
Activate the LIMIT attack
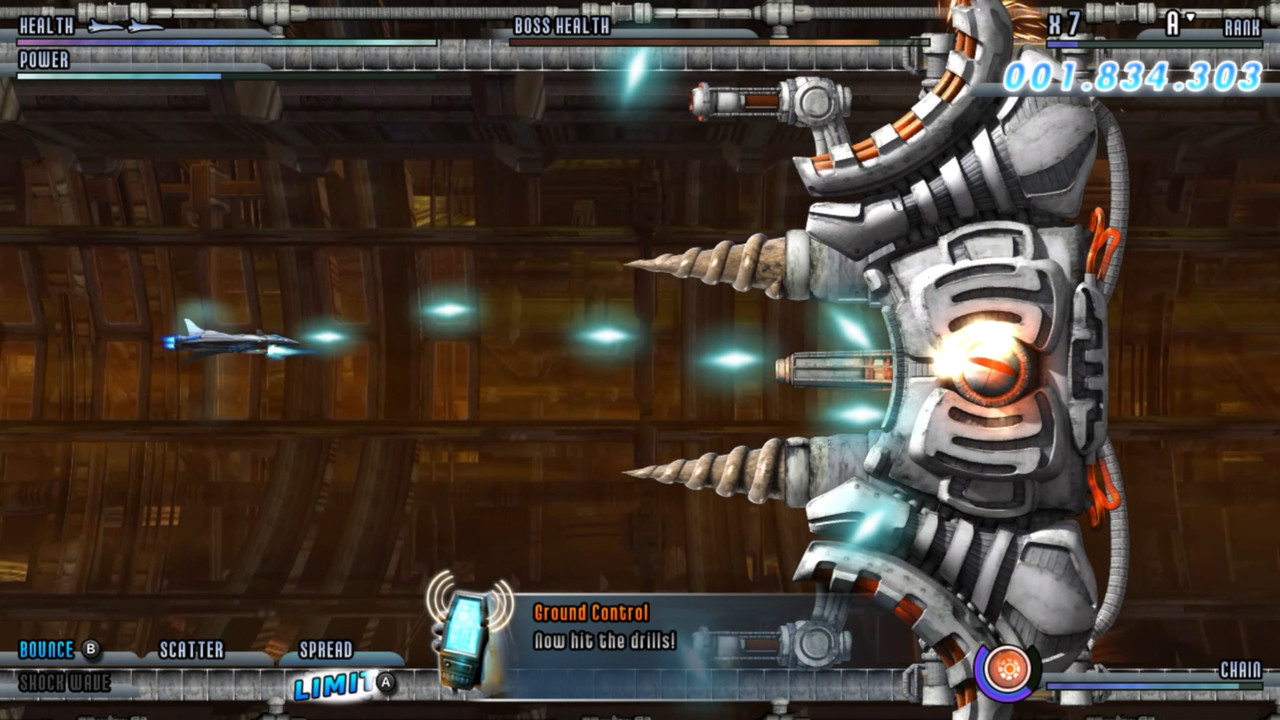[x=330, y=682]
